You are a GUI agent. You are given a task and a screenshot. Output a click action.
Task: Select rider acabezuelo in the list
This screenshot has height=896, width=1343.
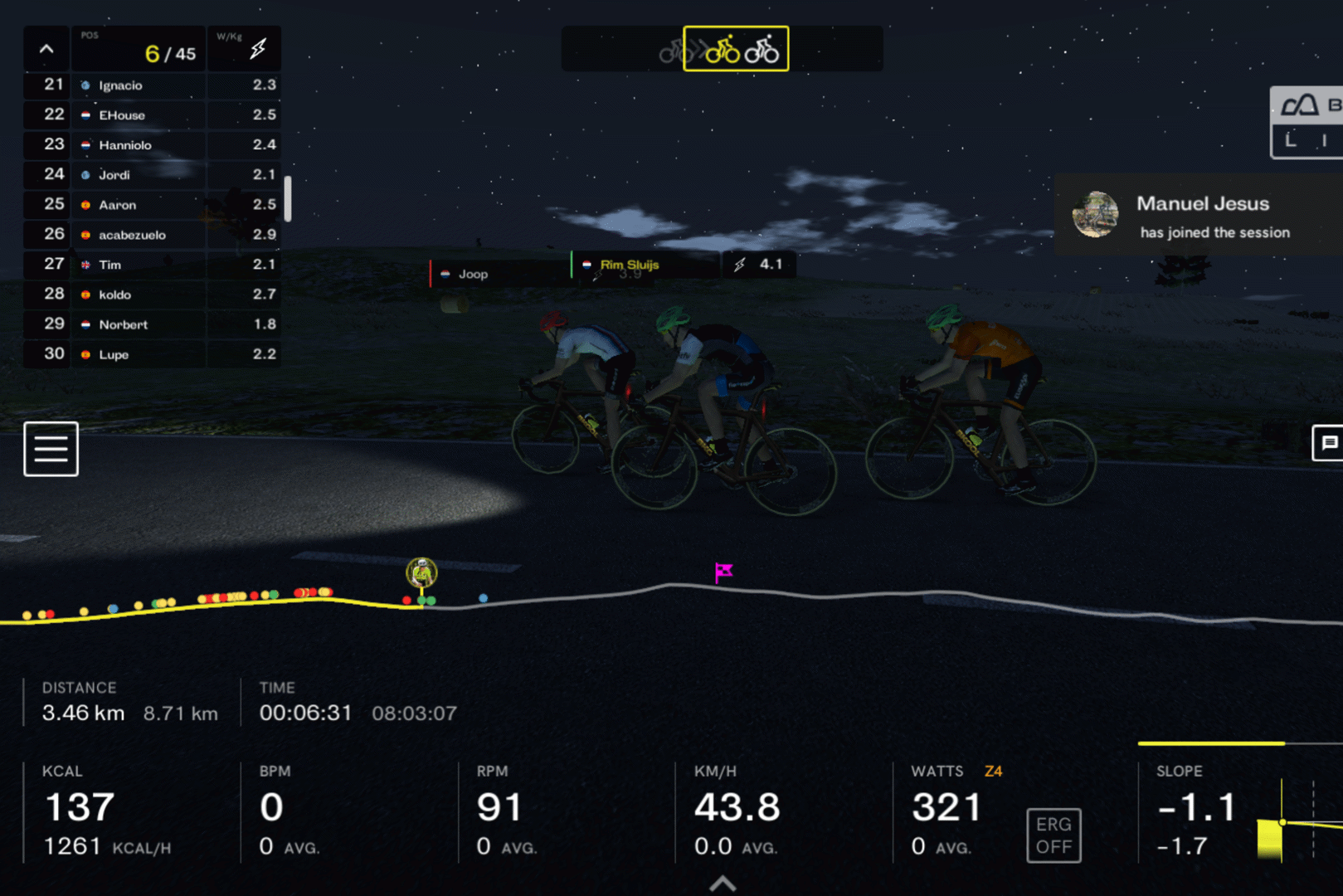[x=132, y=235]
